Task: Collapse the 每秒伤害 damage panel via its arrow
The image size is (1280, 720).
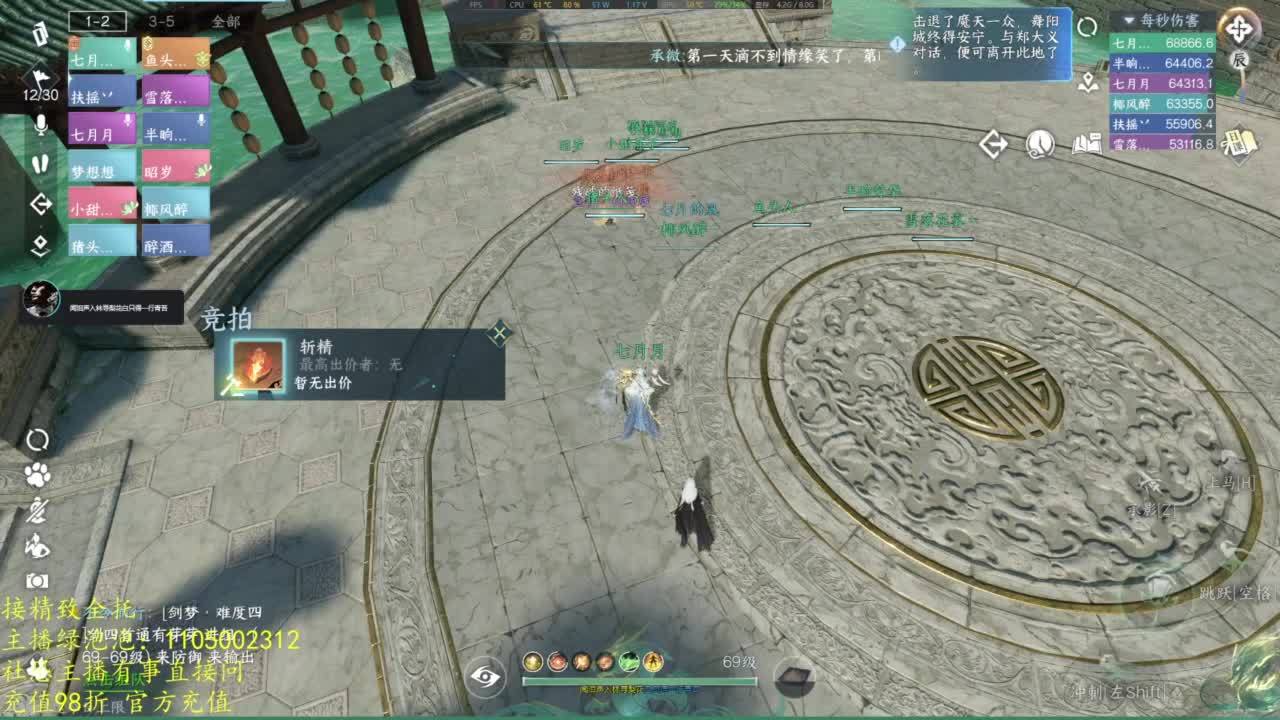Action: [1129, 21]
